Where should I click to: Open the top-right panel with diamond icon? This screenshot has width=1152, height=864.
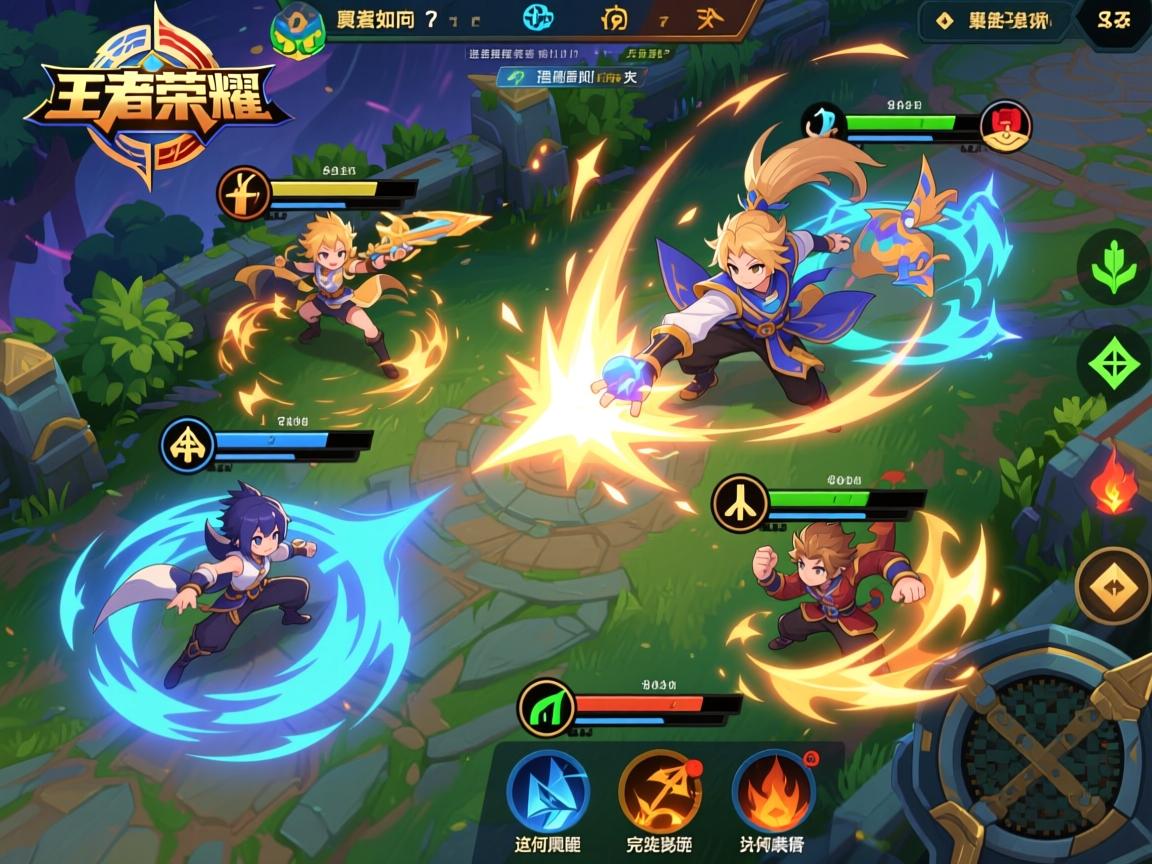point(995,19)
